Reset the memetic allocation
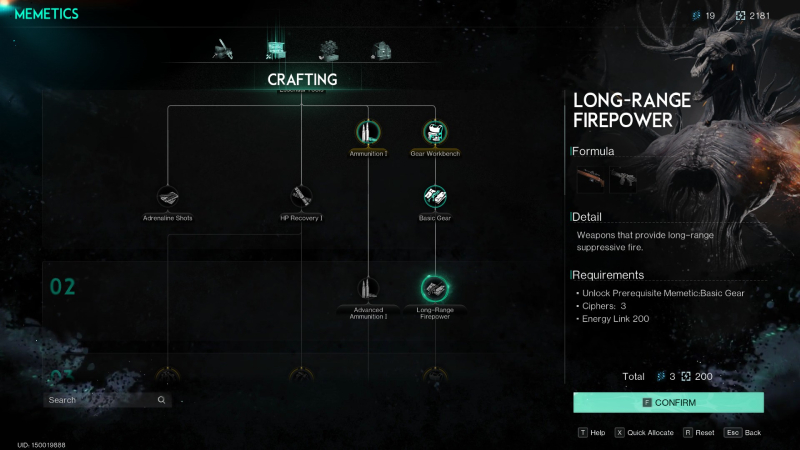The image size is (800, 450). [x=698, y=433]
